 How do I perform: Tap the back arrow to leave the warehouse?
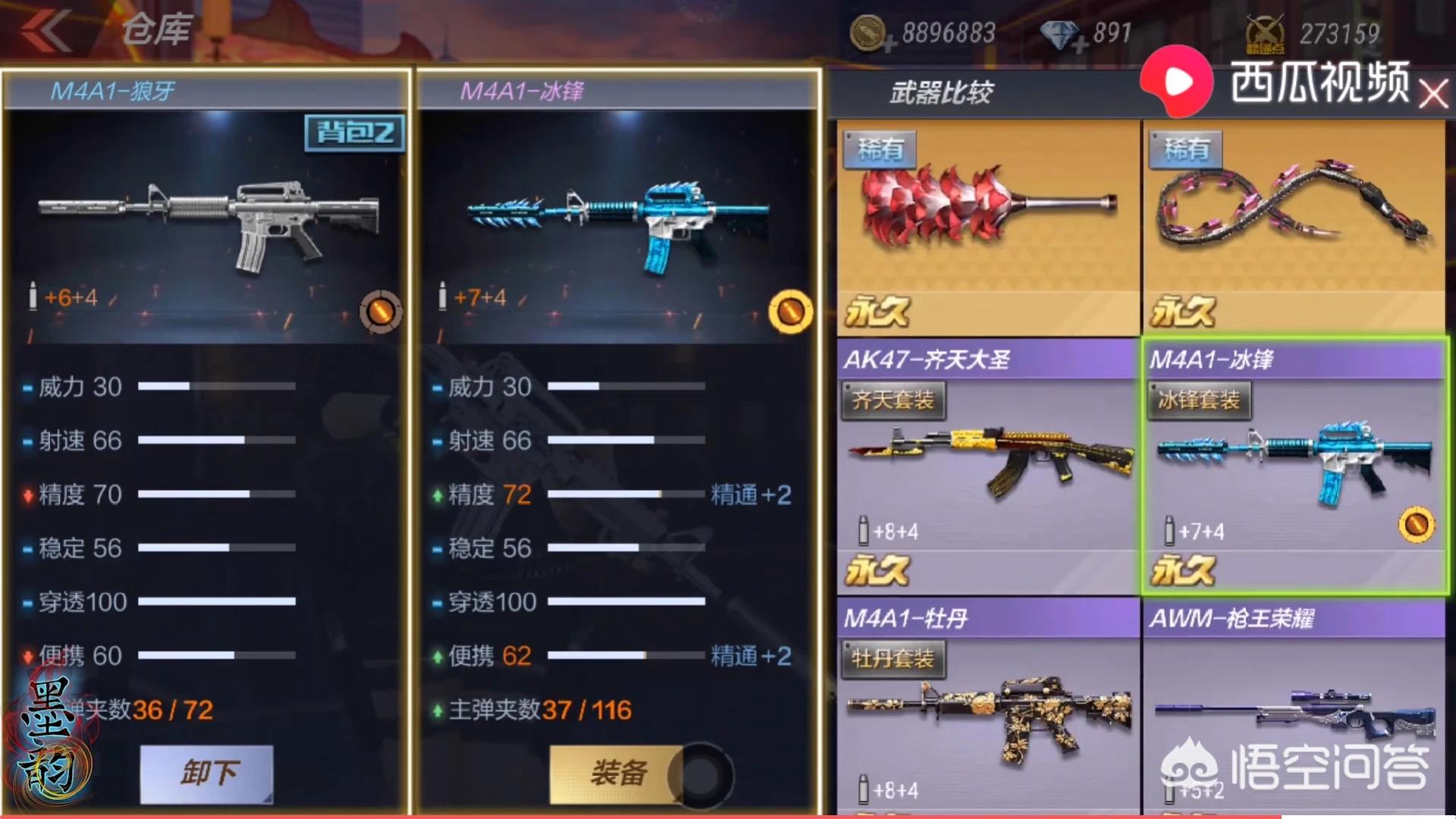[x=45, y=30]
